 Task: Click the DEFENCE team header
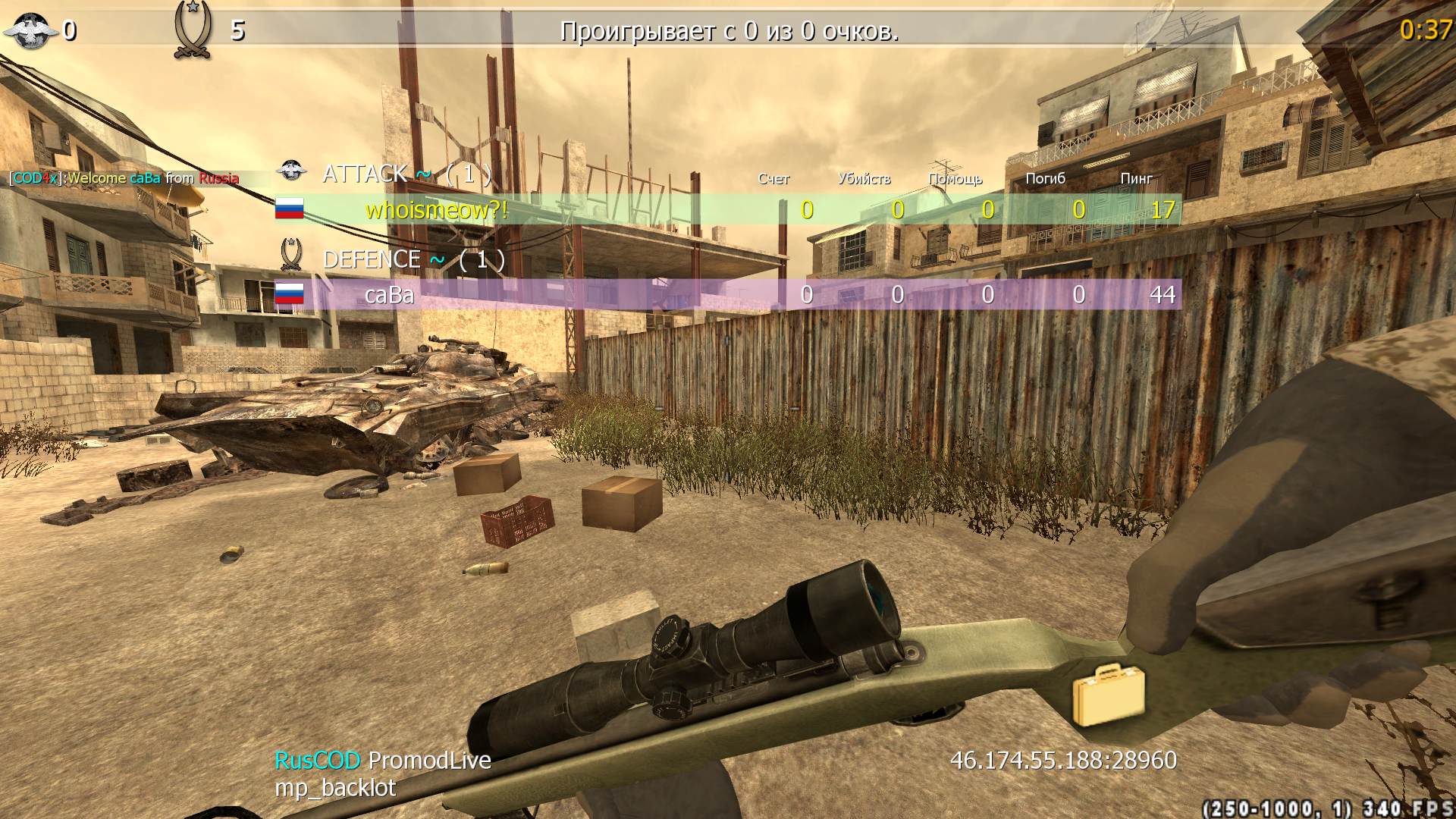pyautogui.click(x=372, y=259)
